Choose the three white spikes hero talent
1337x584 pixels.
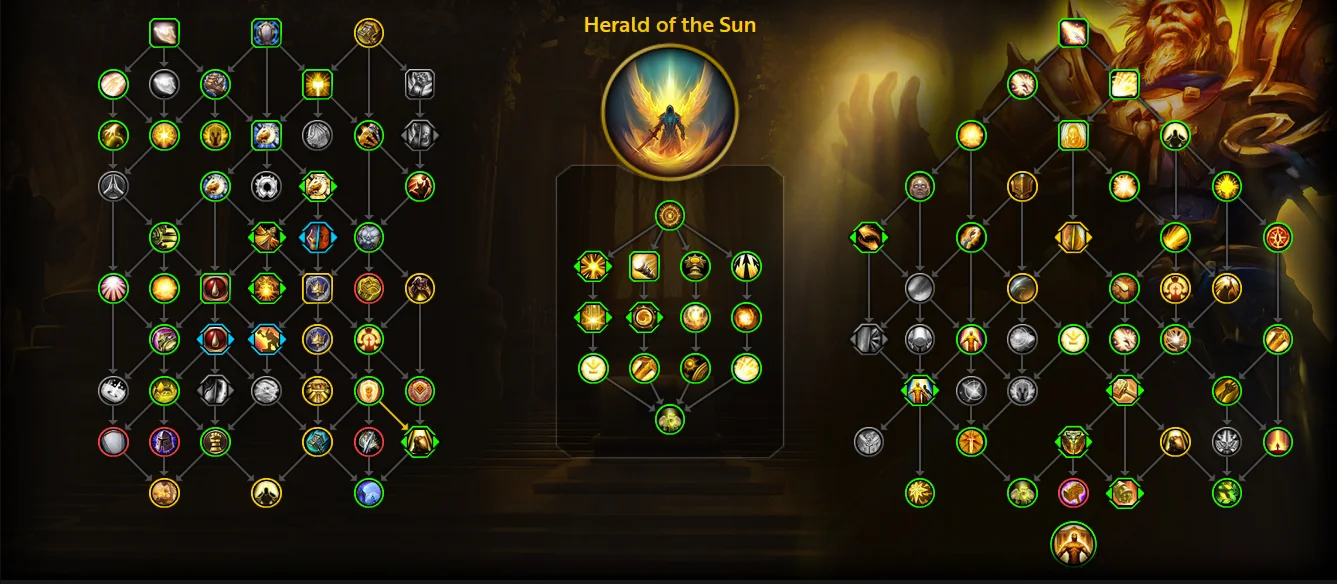(746, 266)
